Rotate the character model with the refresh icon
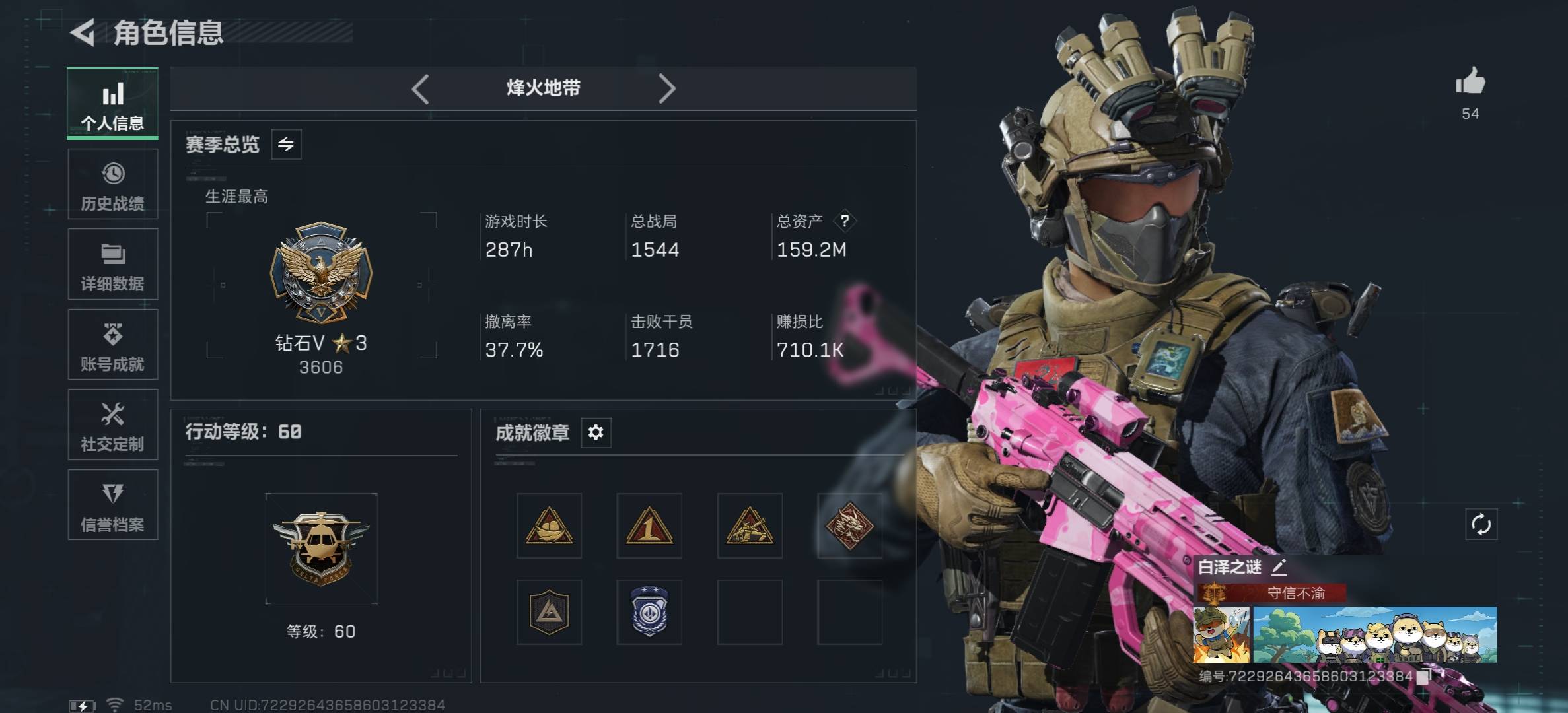 1481,525
